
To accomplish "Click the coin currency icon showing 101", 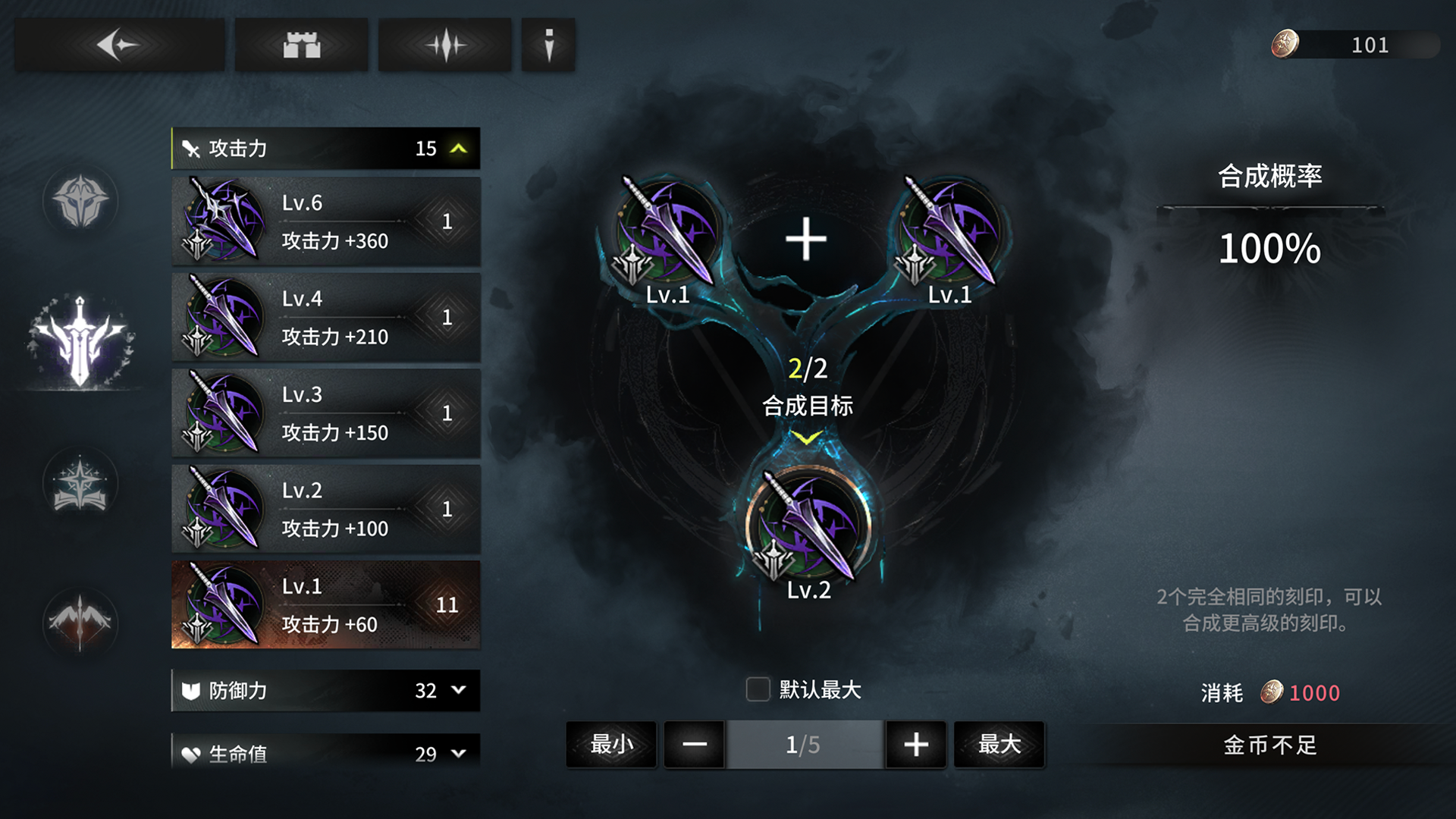I will (1284, 44).
